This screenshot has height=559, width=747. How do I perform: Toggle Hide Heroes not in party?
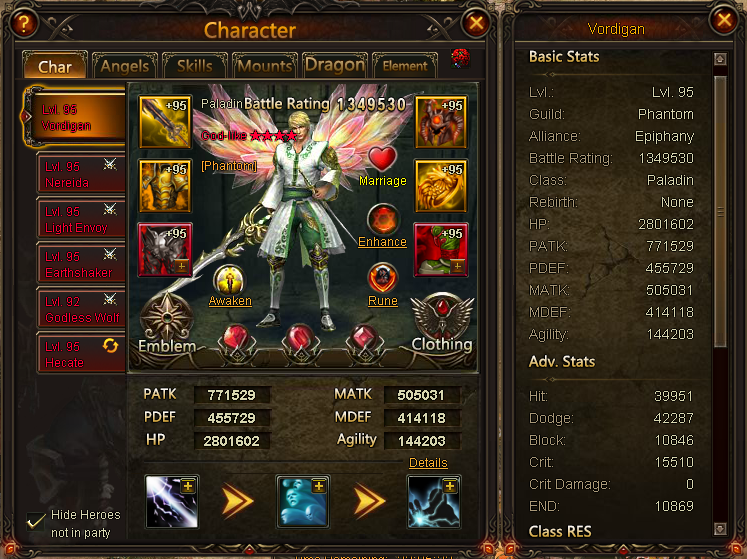click(37, 521)
